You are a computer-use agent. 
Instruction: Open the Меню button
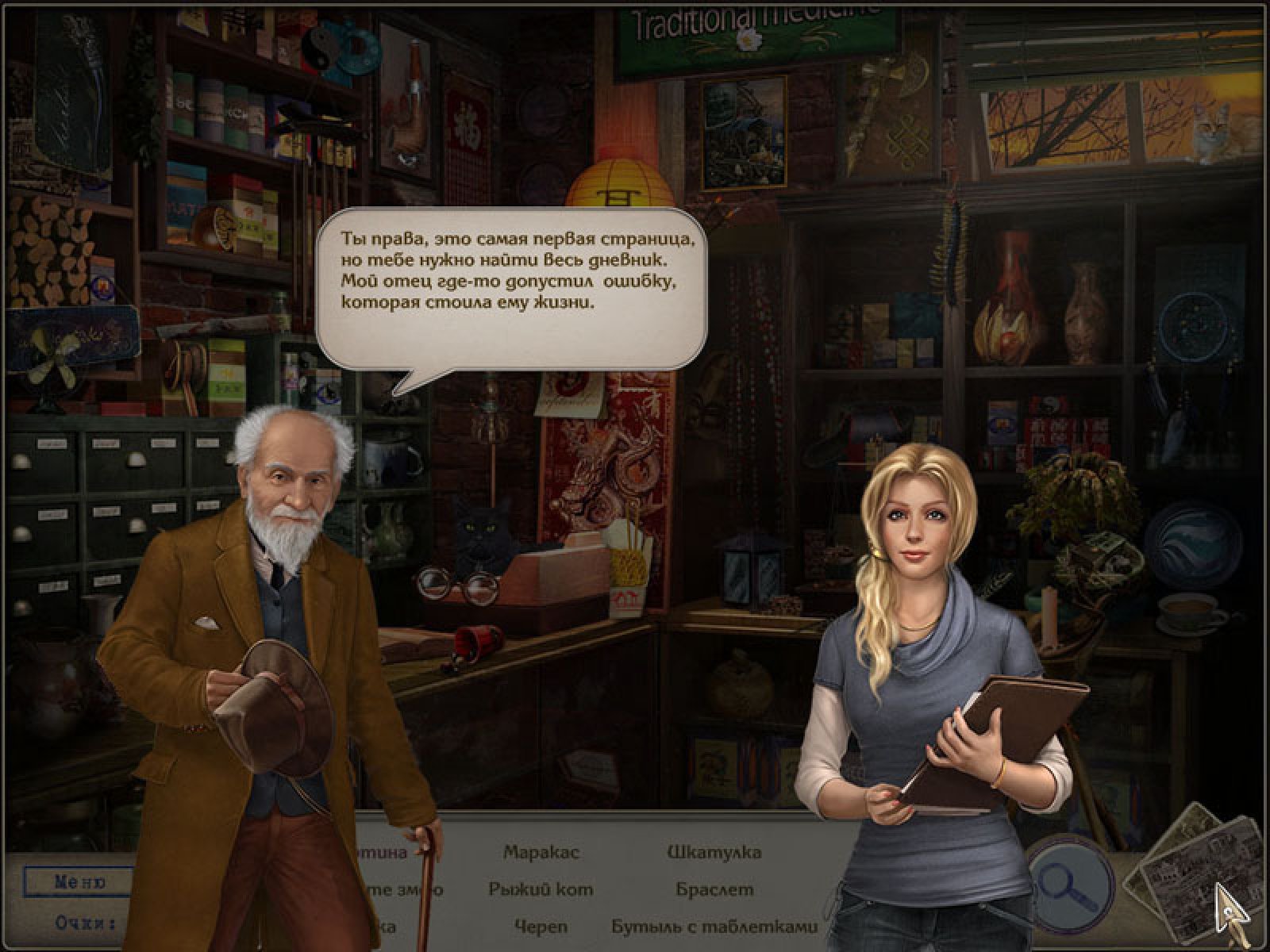point(78,881)
